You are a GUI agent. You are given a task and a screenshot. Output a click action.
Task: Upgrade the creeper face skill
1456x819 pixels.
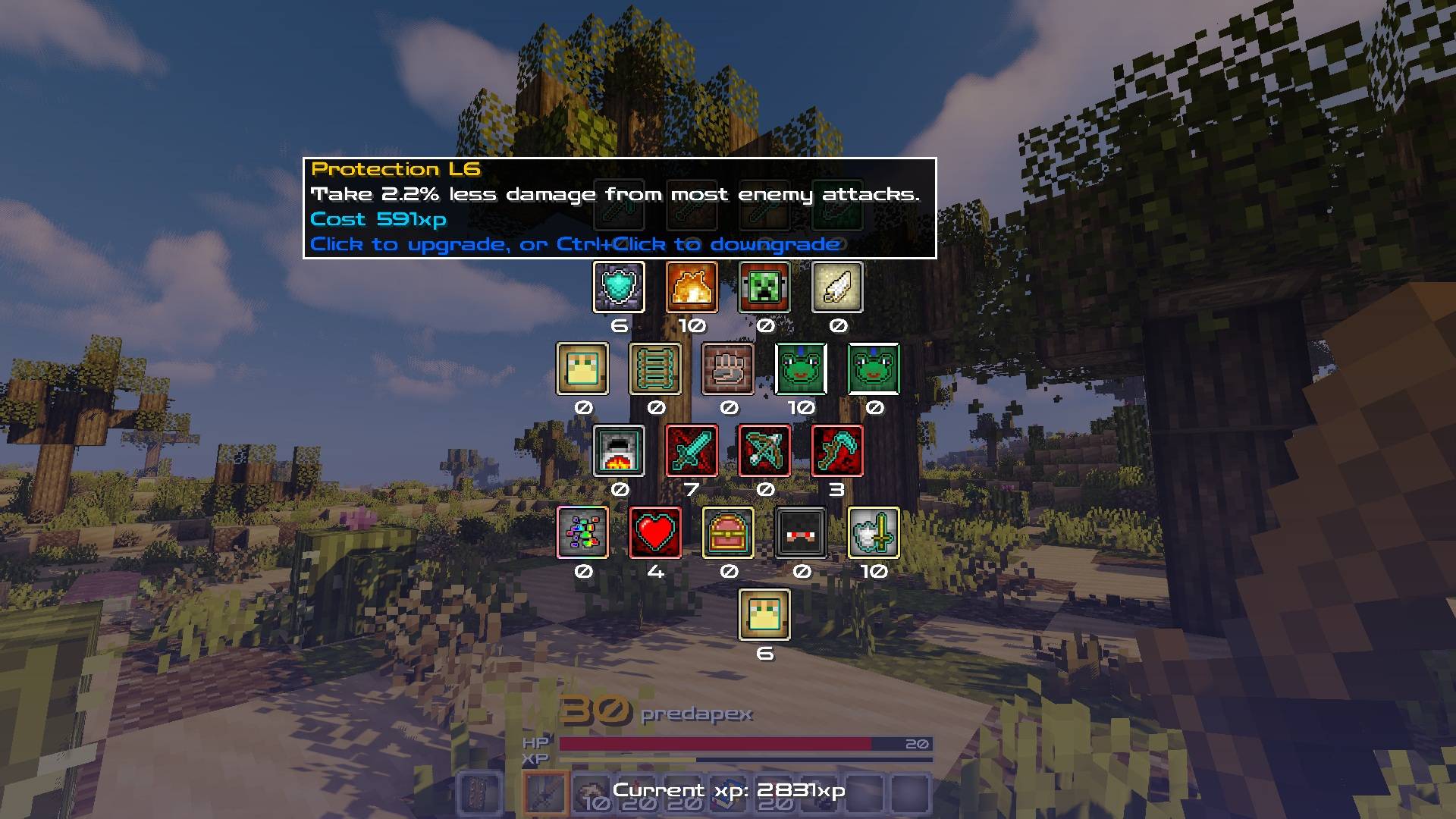764,287
